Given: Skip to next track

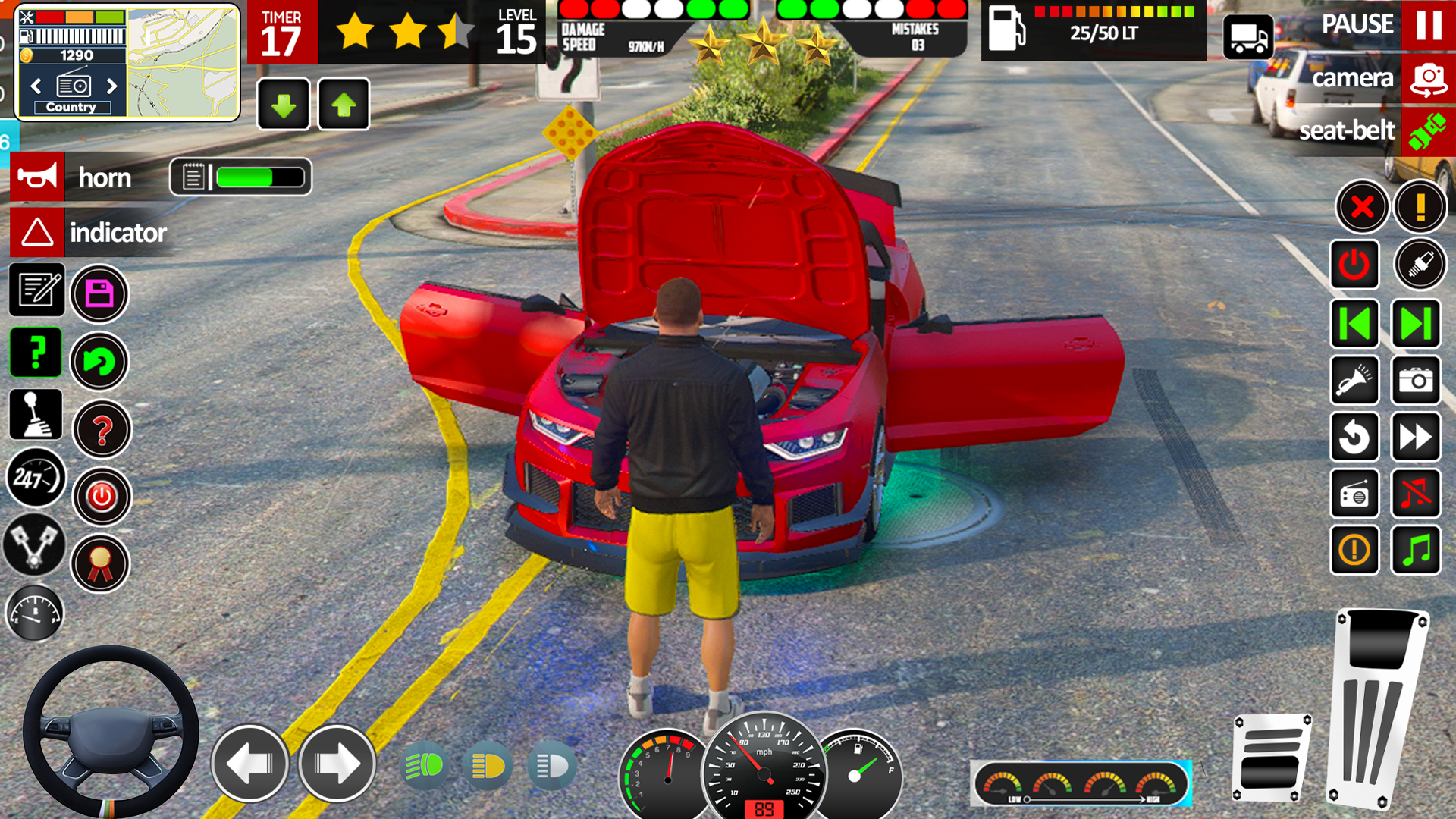Looking at the screenshot, I should [x=1415, y=324].
